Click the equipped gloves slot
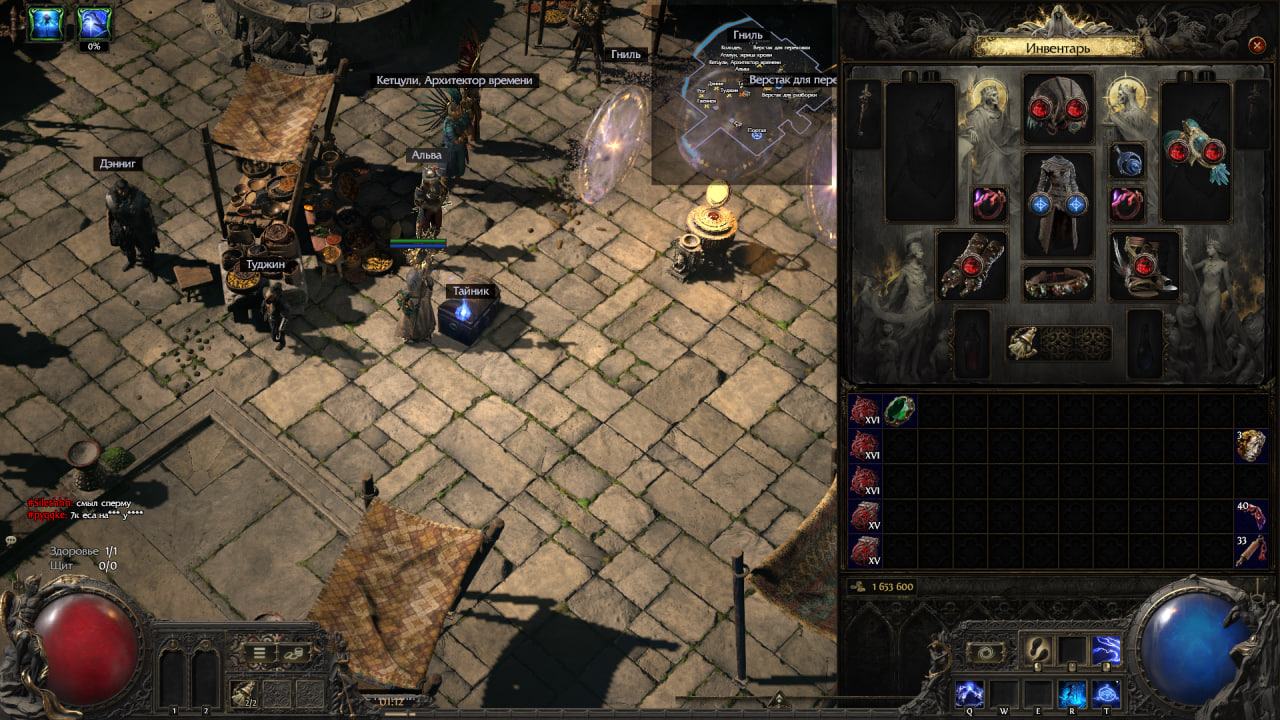 coord(971,265)
